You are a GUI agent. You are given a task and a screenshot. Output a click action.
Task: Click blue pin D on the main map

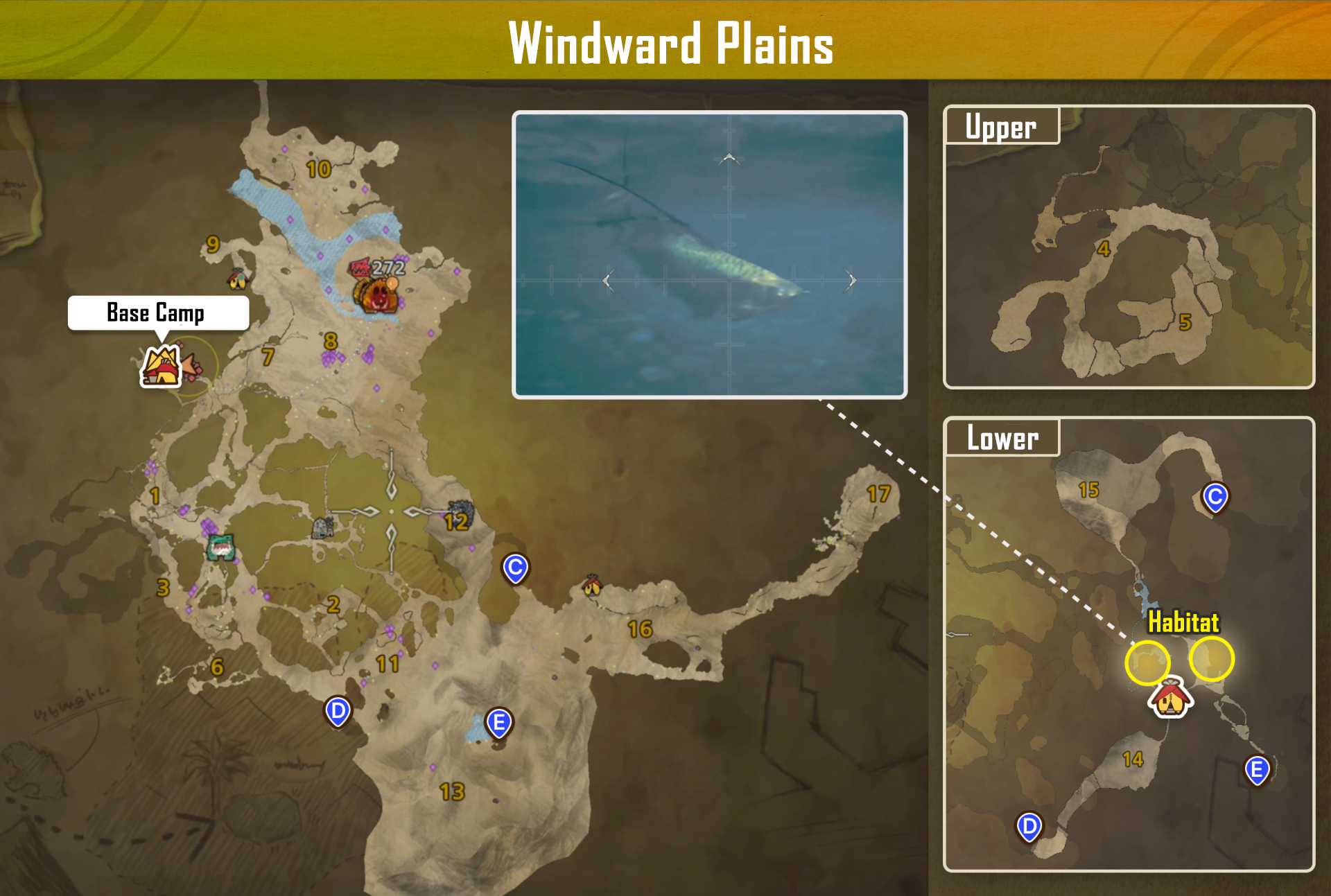[x=338, y=712]
